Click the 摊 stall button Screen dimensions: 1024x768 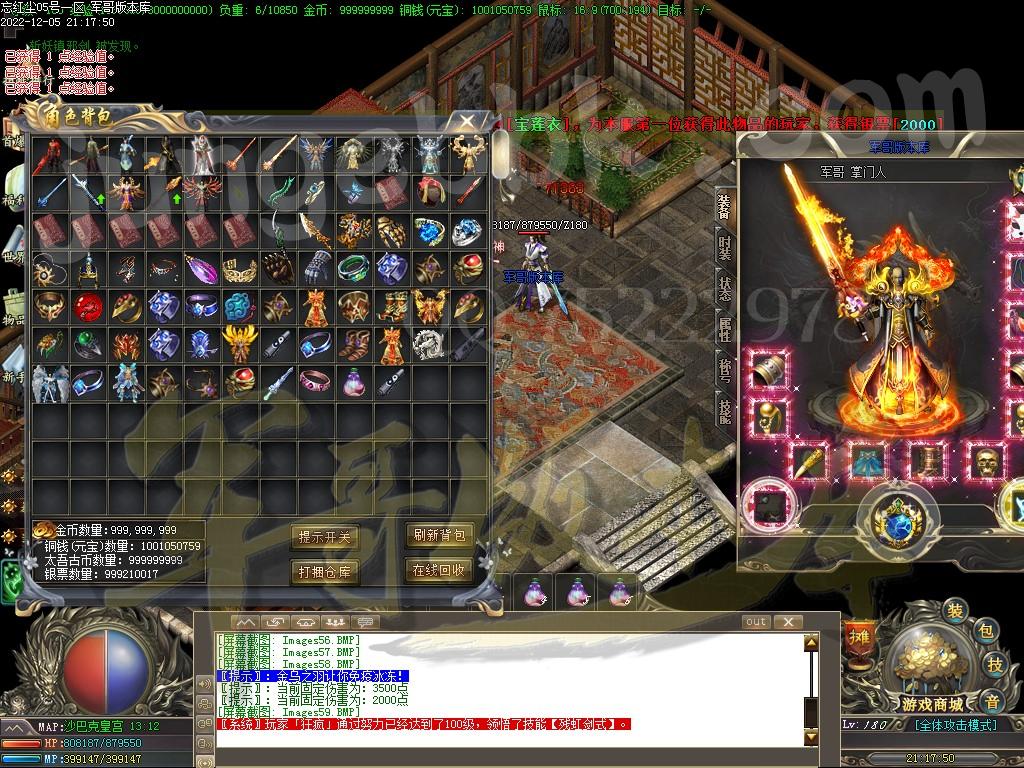pyautogui.click(x=859, y=636)
